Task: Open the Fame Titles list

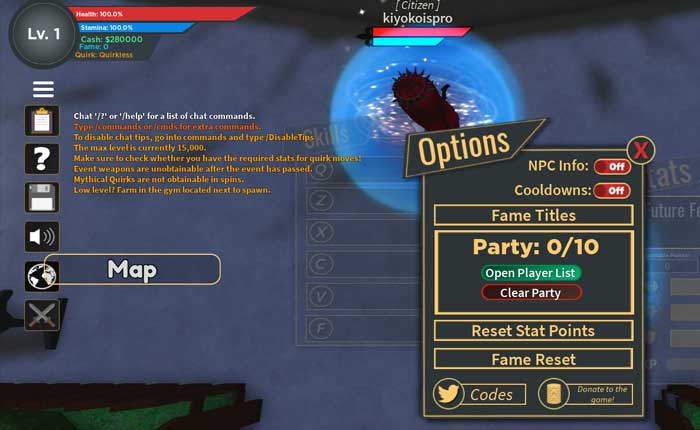Action: [x=533, y=215]
